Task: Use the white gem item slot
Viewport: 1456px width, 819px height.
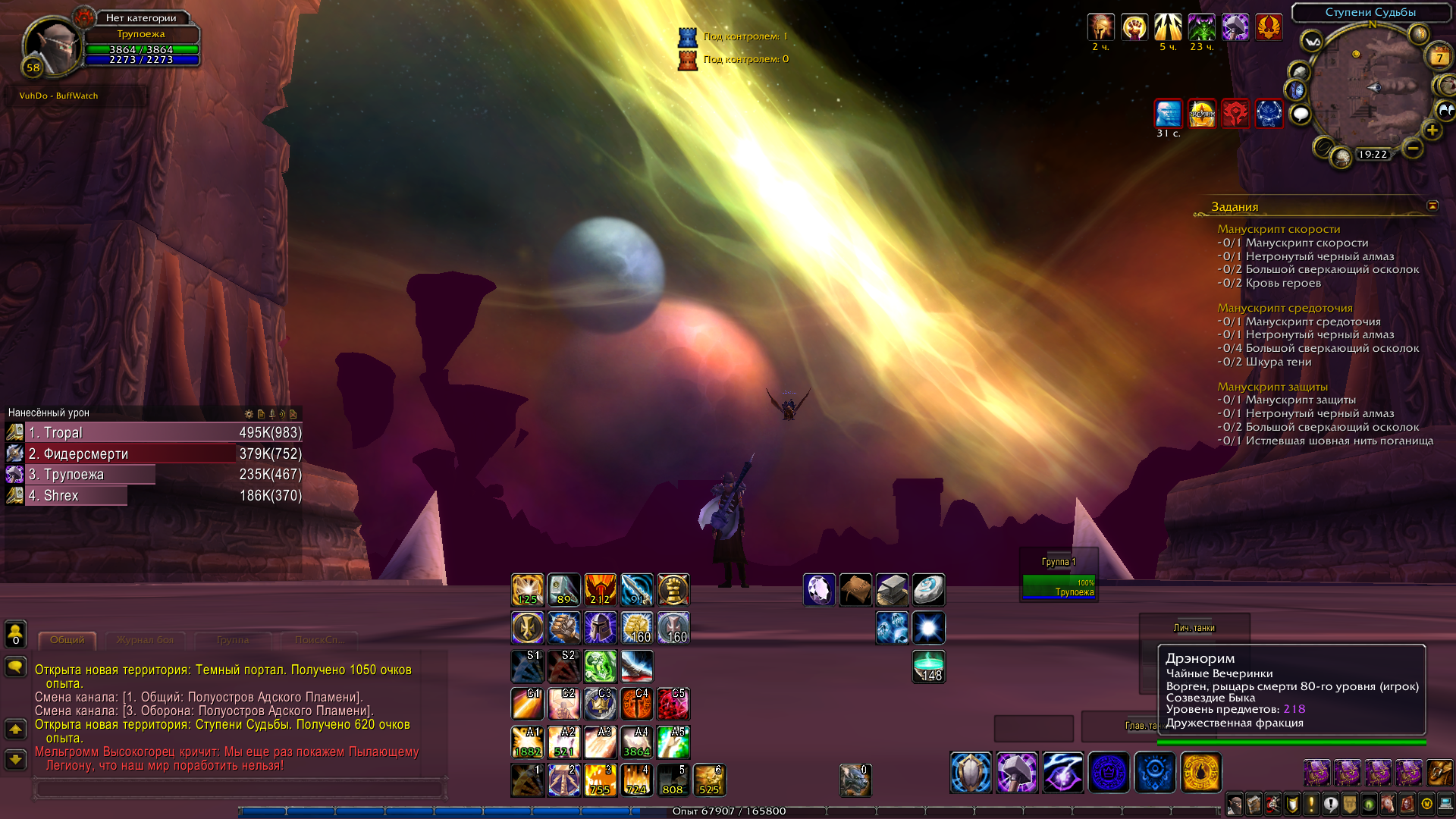Action: click(x=819, y=590)
